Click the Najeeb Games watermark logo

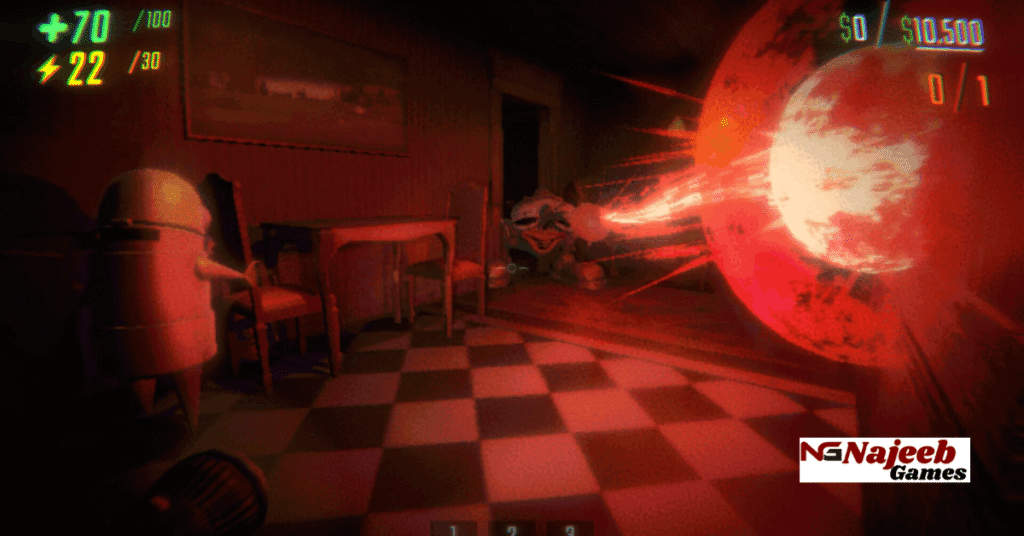point(884,459)
